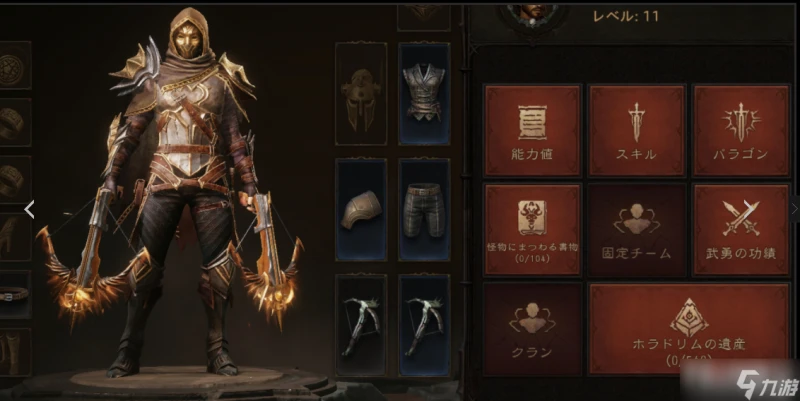
Task: Select the helmet equipment slot
Action: click(x=361, y=92)
